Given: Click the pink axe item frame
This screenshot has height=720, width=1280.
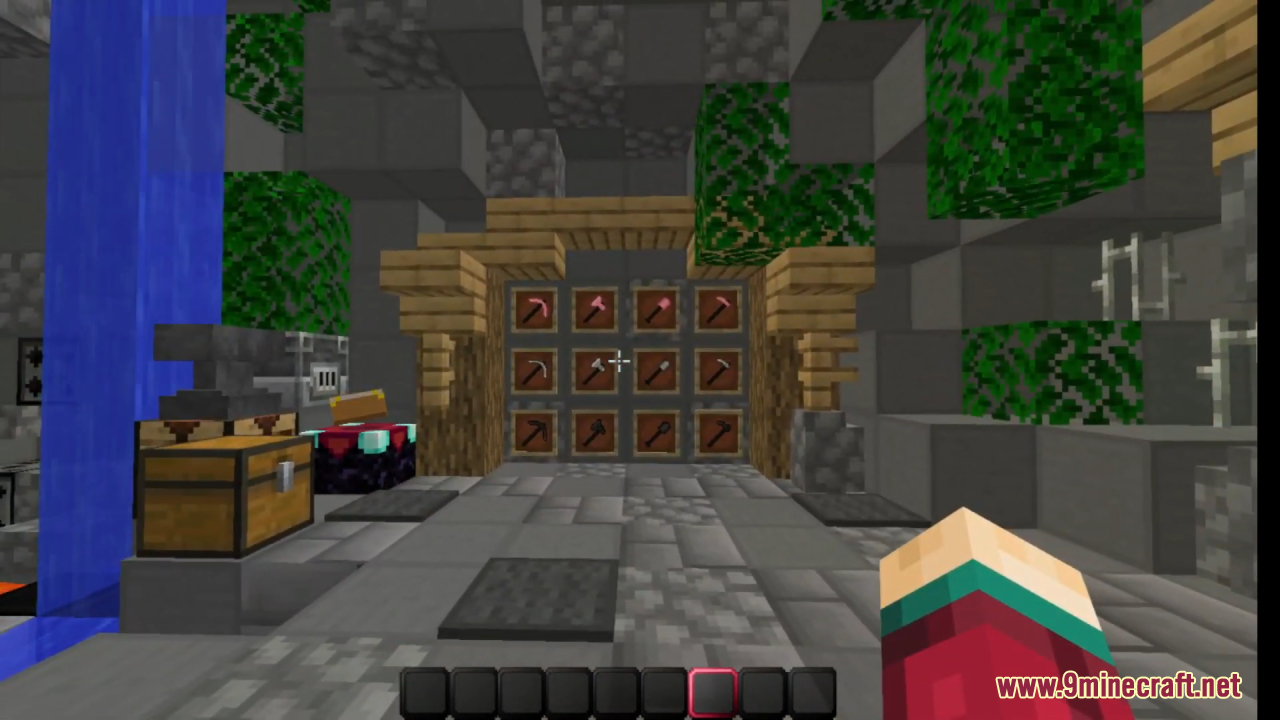Looking at the screenshot, I should [595, 310].
